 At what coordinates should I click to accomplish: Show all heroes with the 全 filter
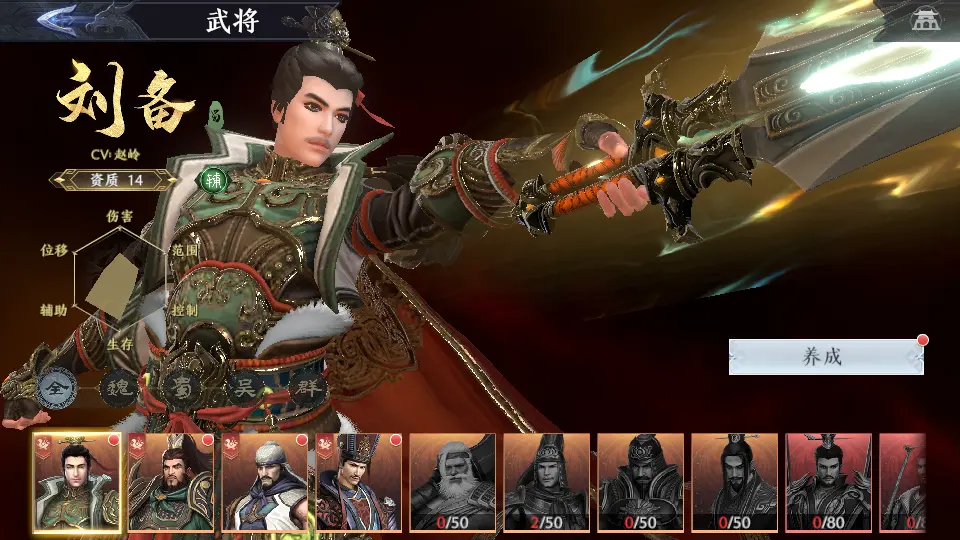57,388
